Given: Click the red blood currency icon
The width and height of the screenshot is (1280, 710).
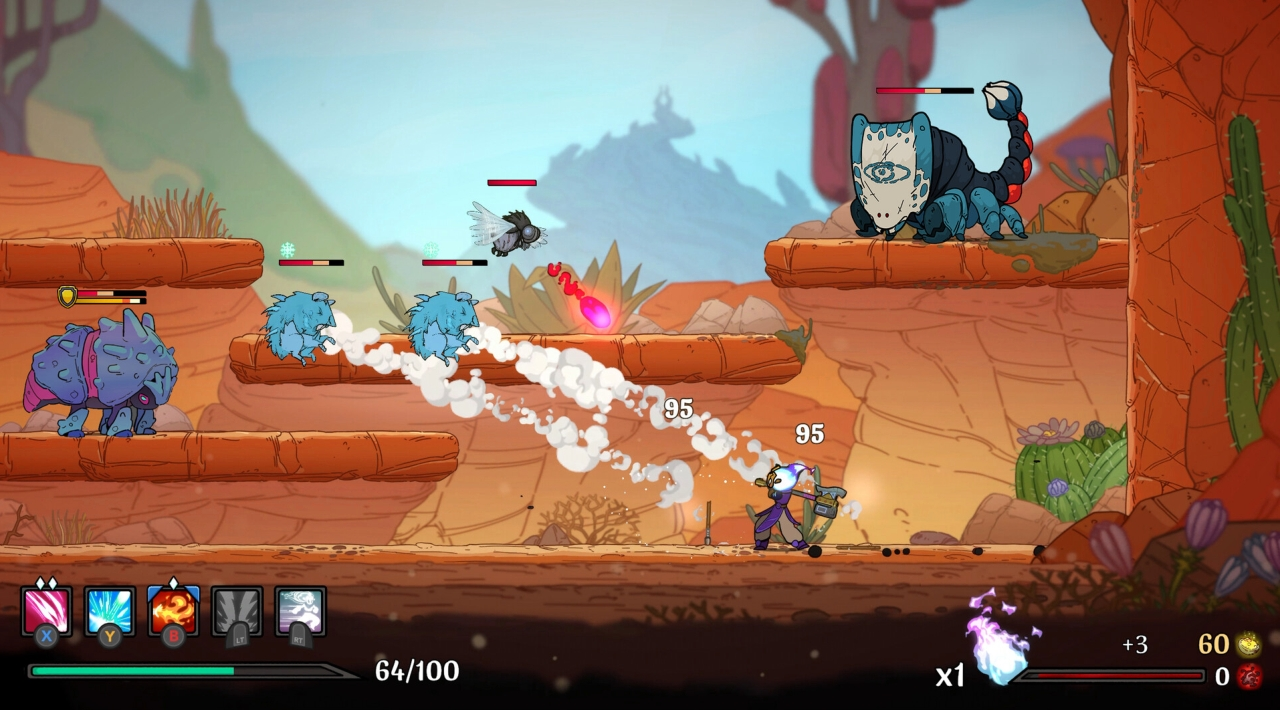Looking at the screenshot, I should point(1248,677).
